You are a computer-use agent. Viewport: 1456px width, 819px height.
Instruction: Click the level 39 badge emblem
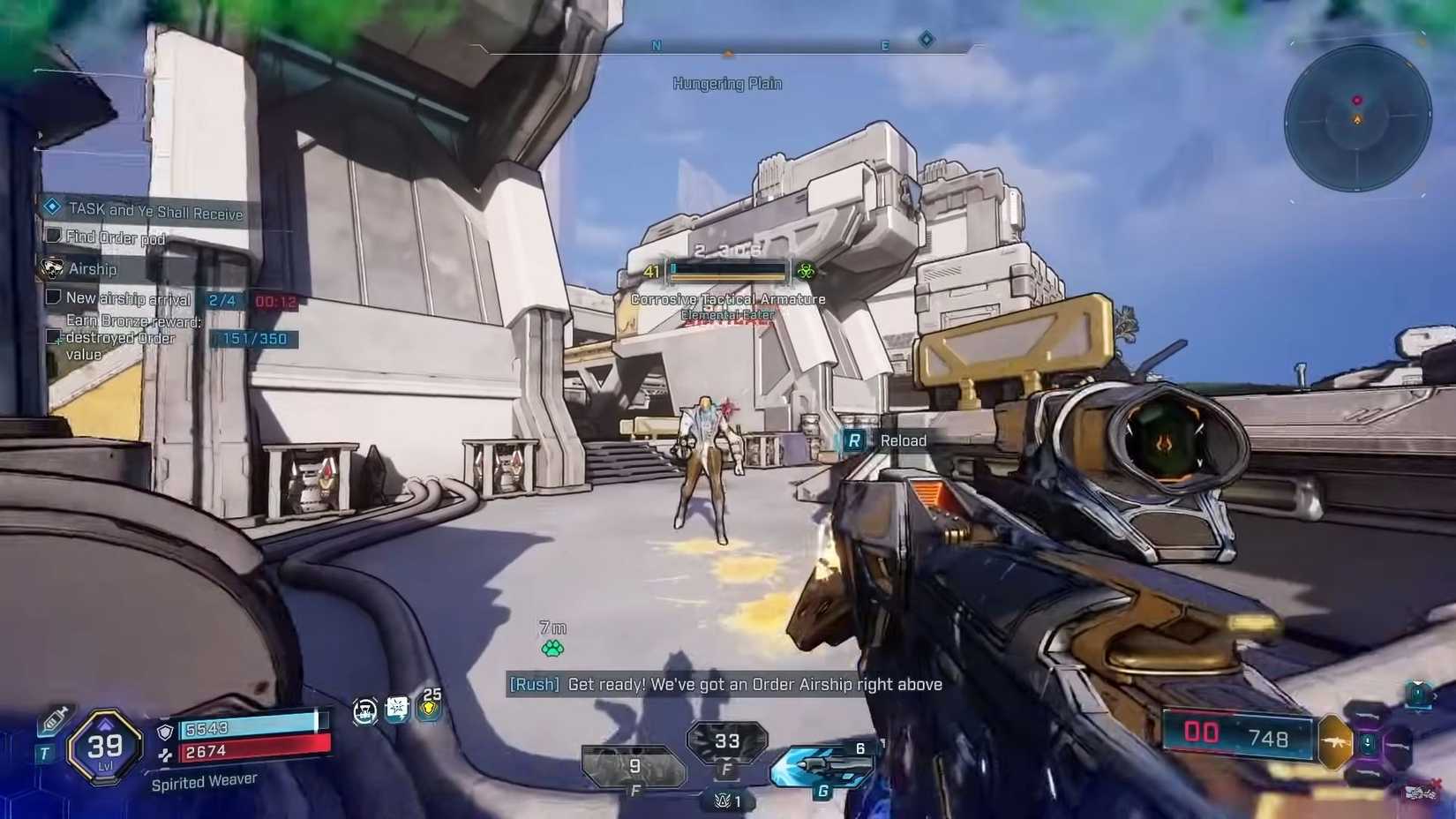click(103, 747)
